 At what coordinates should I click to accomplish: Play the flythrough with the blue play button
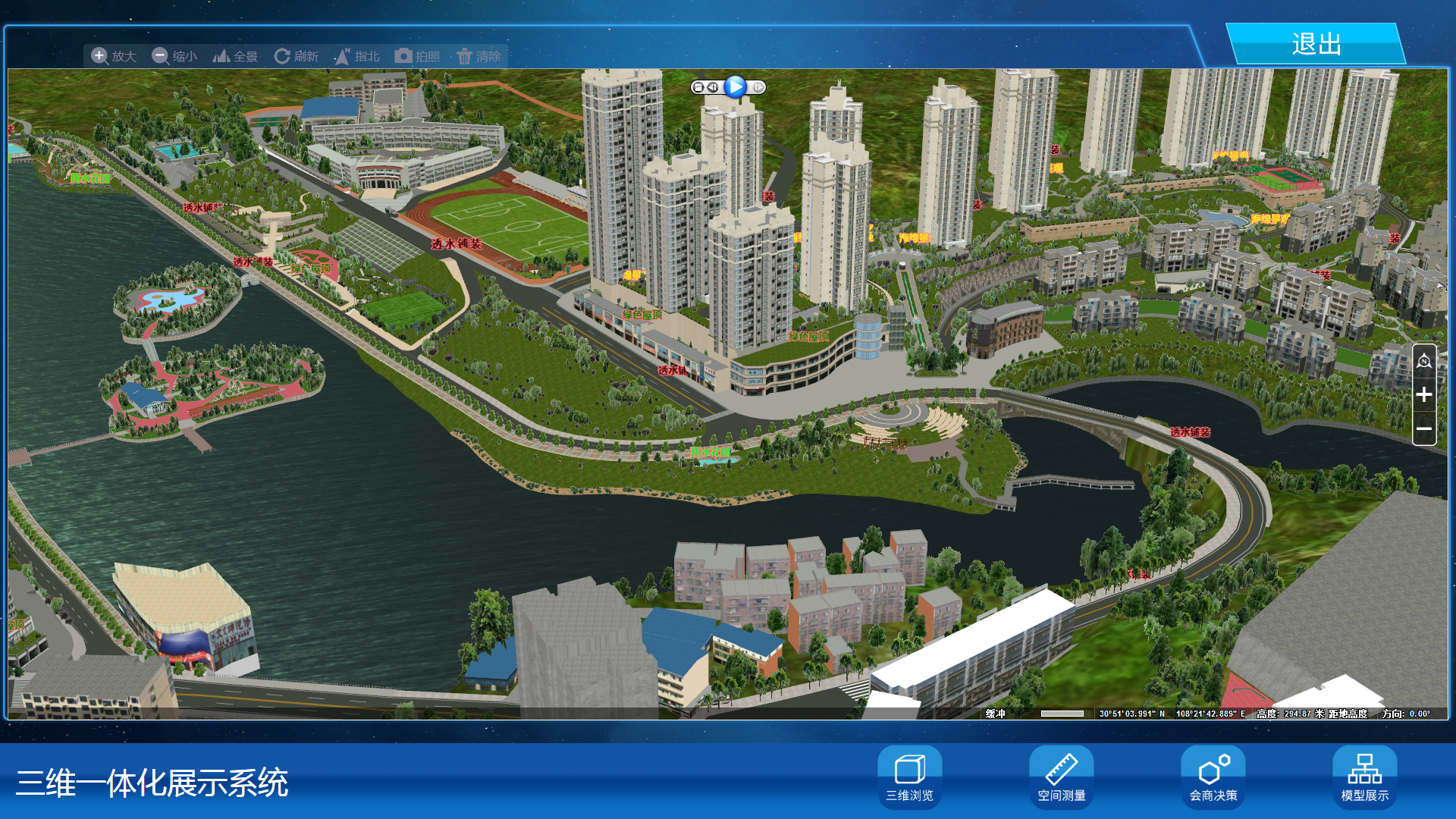point(735,87)
